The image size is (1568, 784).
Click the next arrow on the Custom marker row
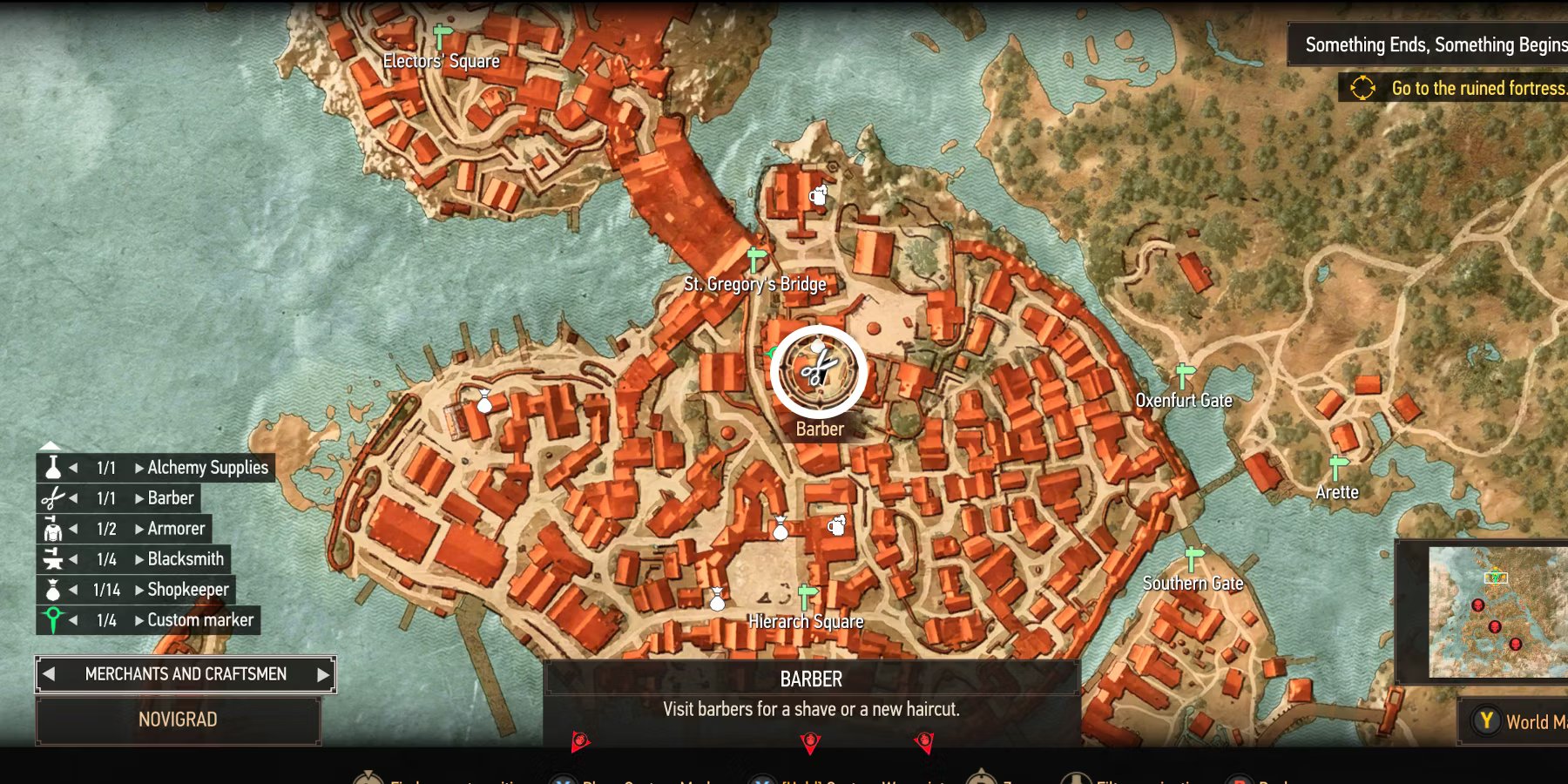pos(139,620)
